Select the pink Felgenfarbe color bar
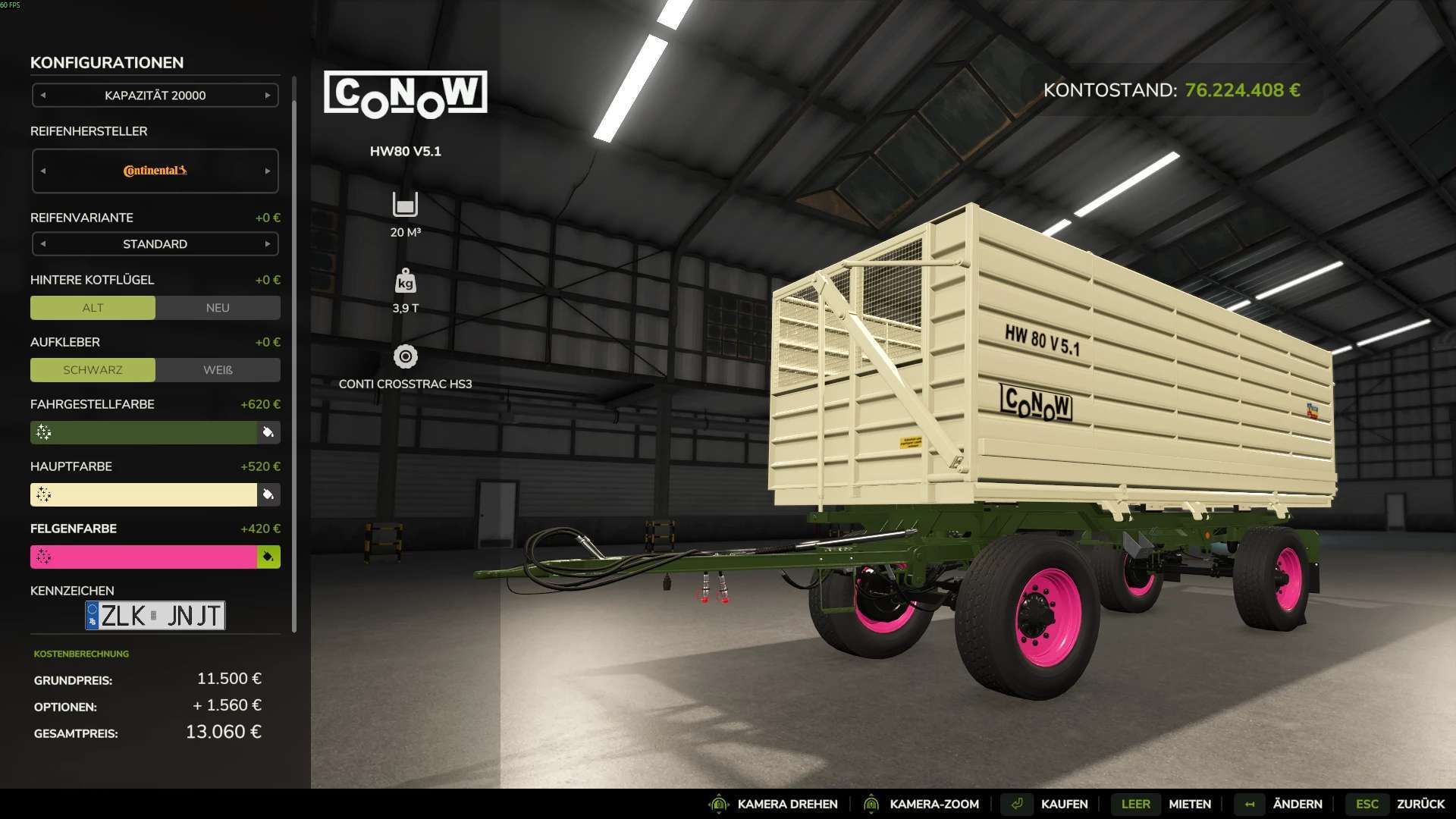Image resolution: width=1456 pixels, height=819 pixels. coord(144,557)
